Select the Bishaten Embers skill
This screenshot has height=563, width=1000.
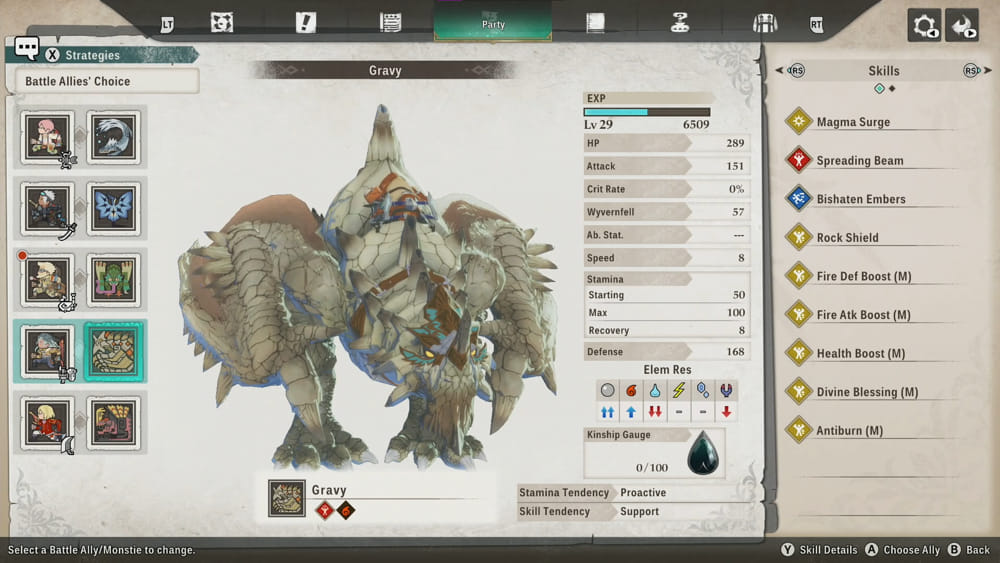(x=860, y=199)
